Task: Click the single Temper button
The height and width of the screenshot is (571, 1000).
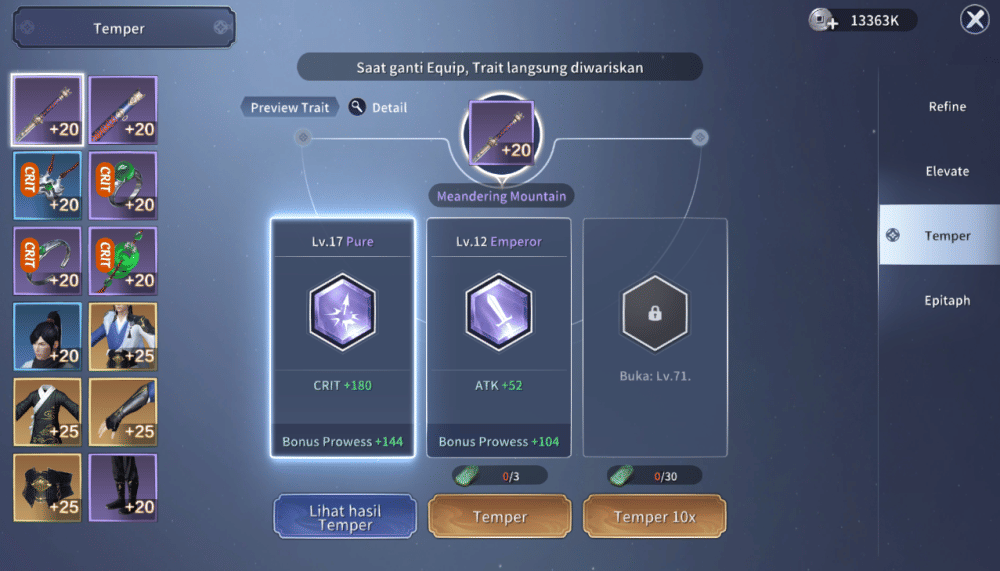Action: point(499,517)
